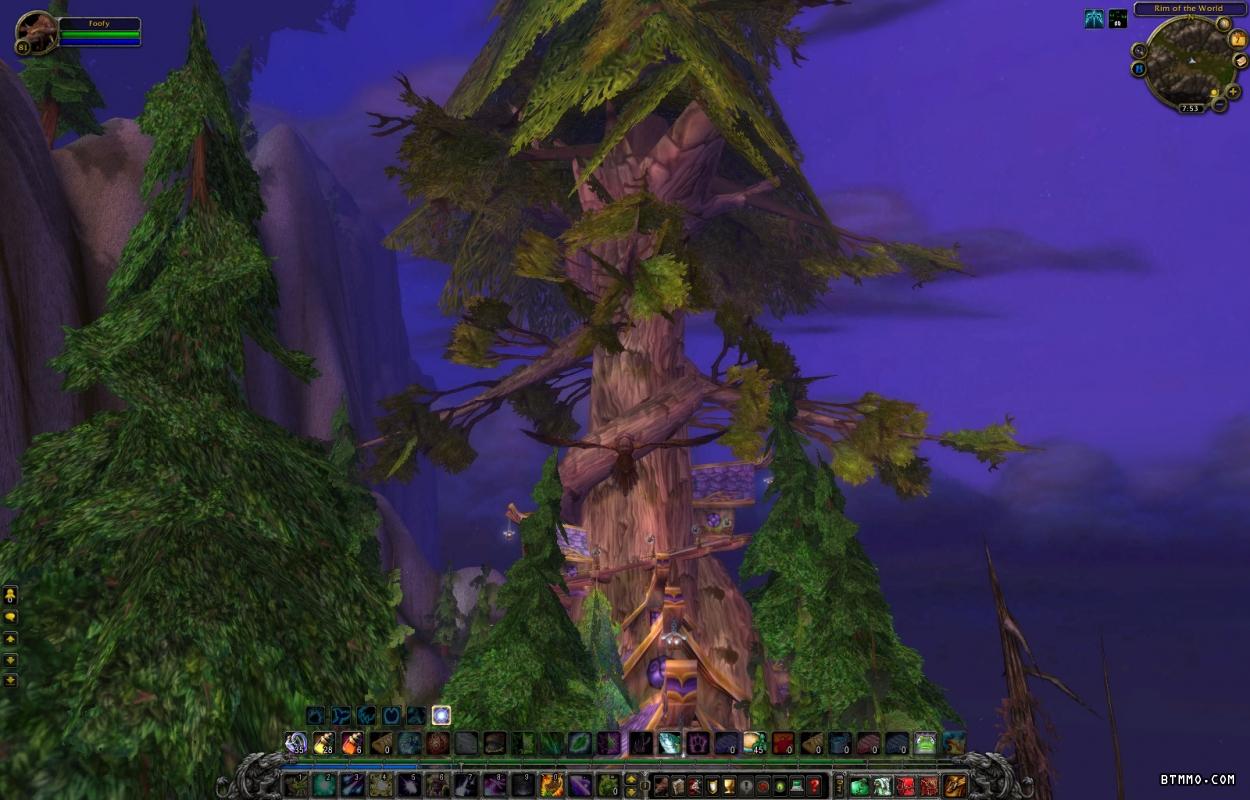Click the action bar page up arrow

coord(629,778)
